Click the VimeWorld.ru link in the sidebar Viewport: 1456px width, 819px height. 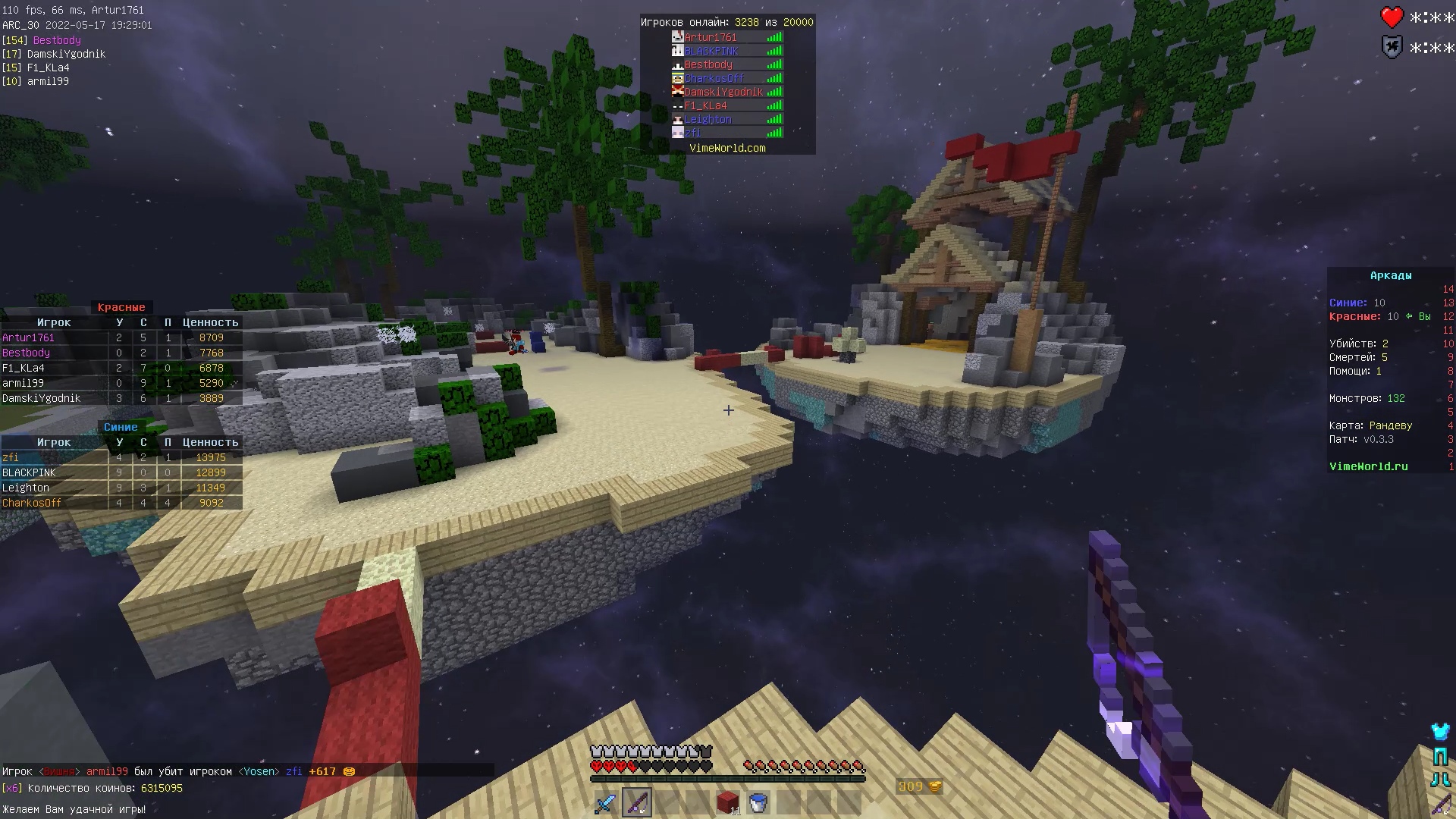pos(1368,466)
